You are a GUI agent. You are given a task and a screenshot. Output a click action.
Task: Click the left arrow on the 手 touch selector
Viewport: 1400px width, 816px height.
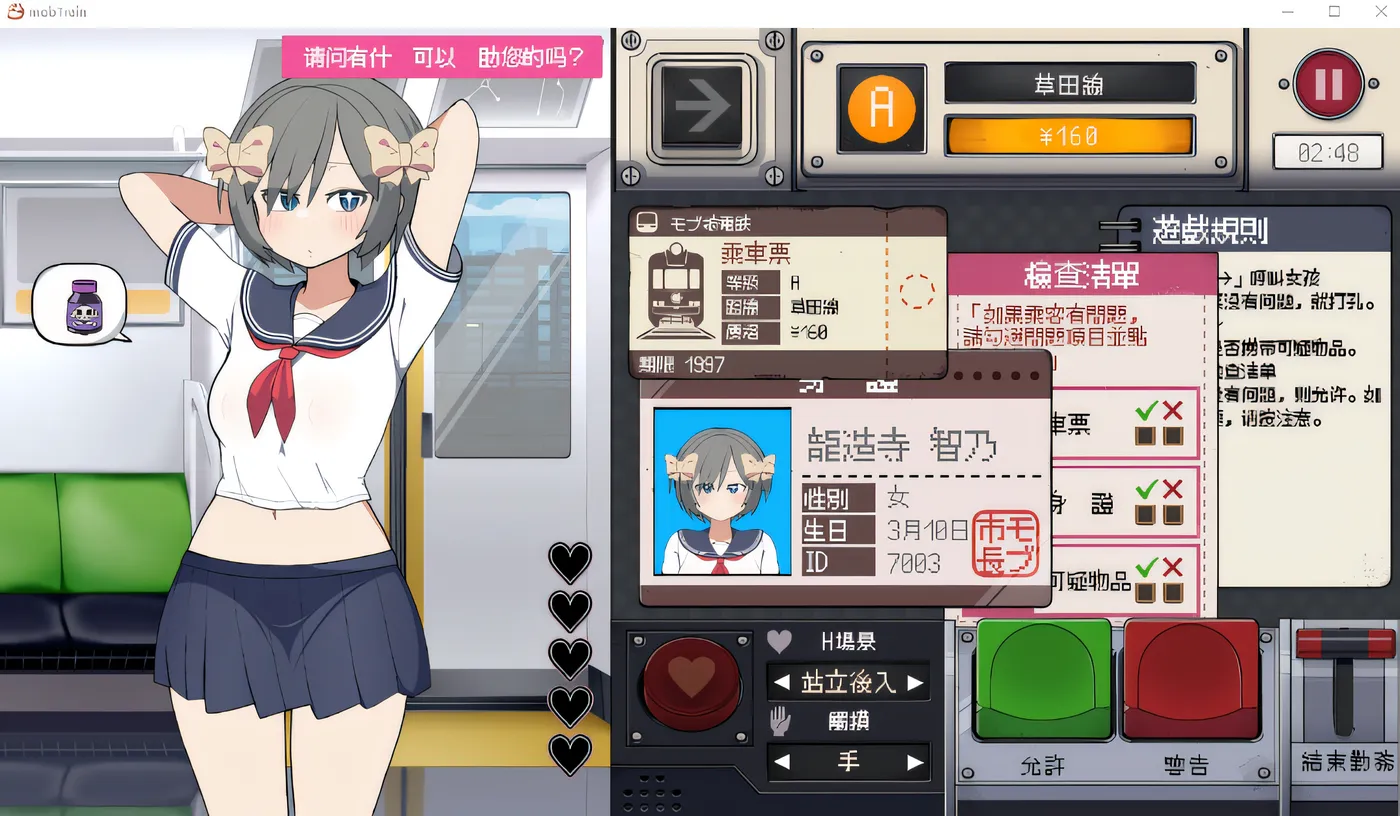(781, 761)
